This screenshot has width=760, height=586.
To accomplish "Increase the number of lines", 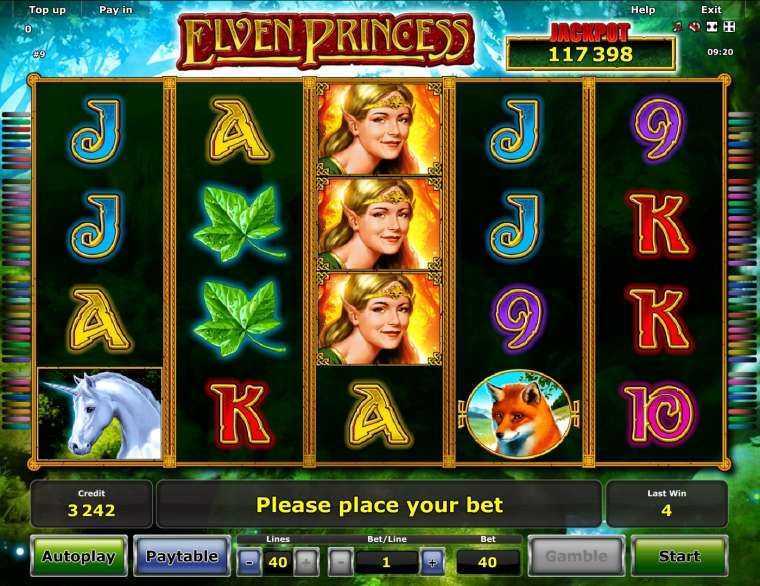I will [306, 561].
